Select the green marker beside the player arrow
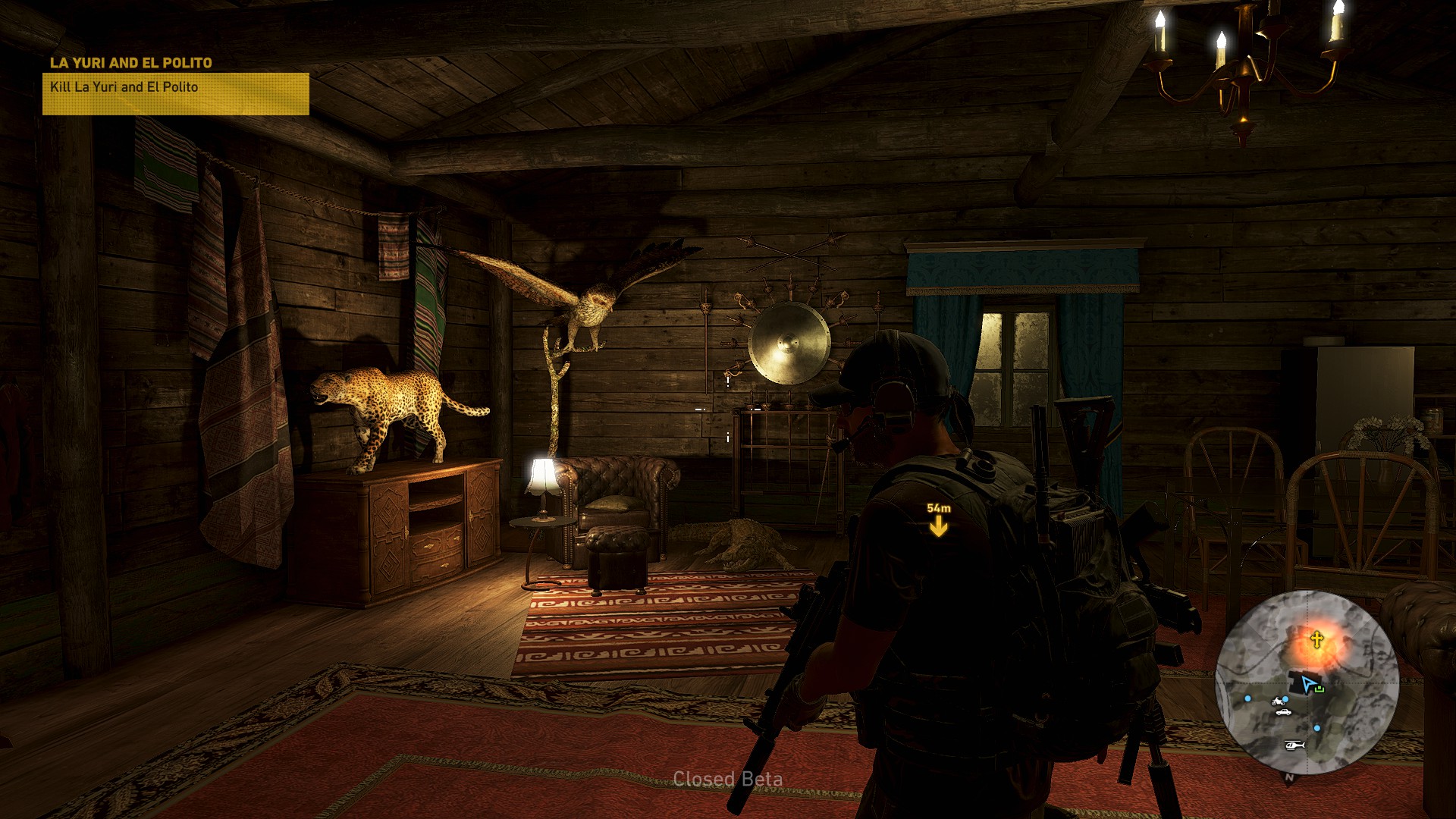Screen dimensions: 1456x819 pyautogui.click(x=1320, y=688)
